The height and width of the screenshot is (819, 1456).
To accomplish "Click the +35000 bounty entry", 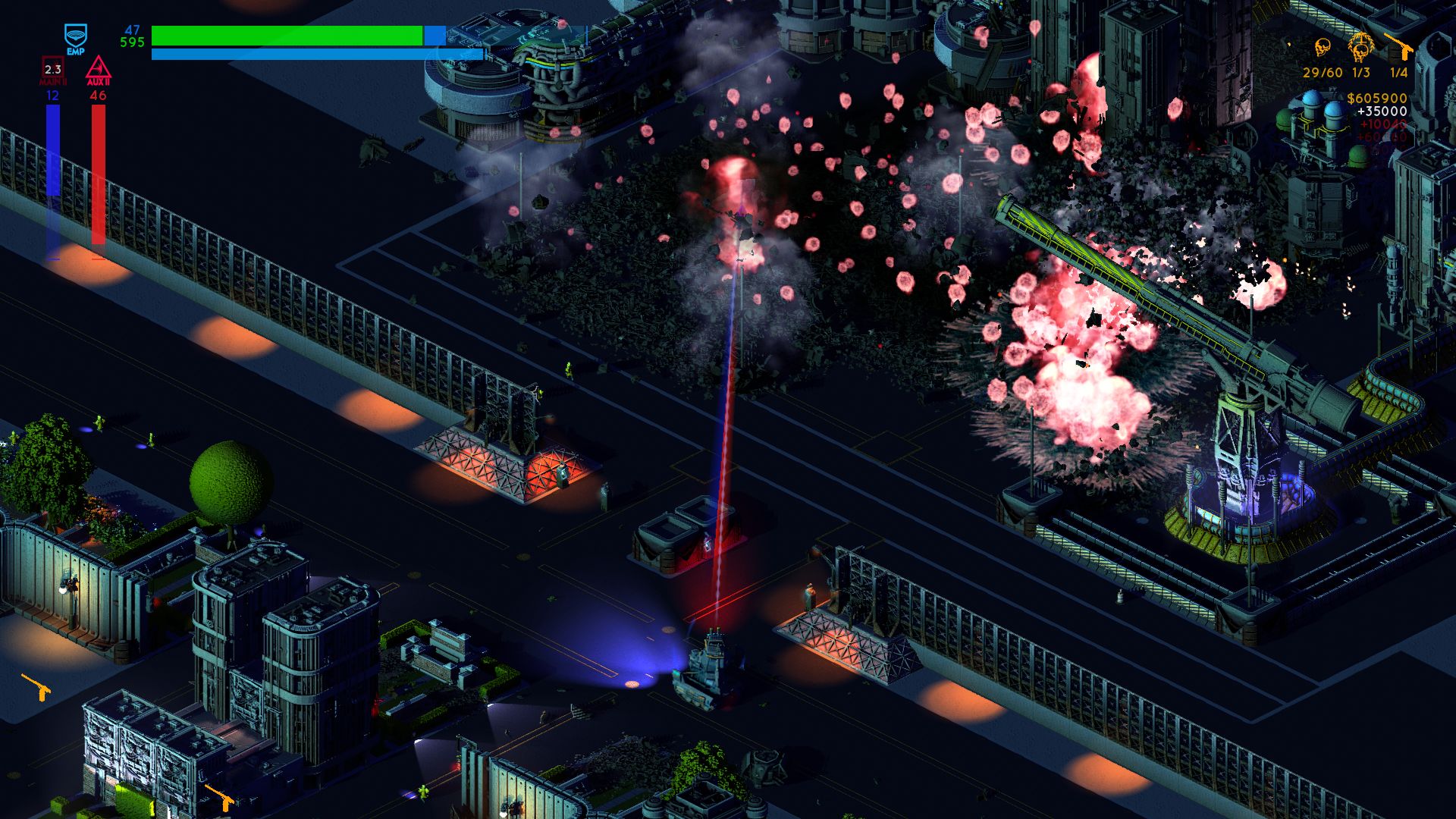I will [x=1382, y=111].
